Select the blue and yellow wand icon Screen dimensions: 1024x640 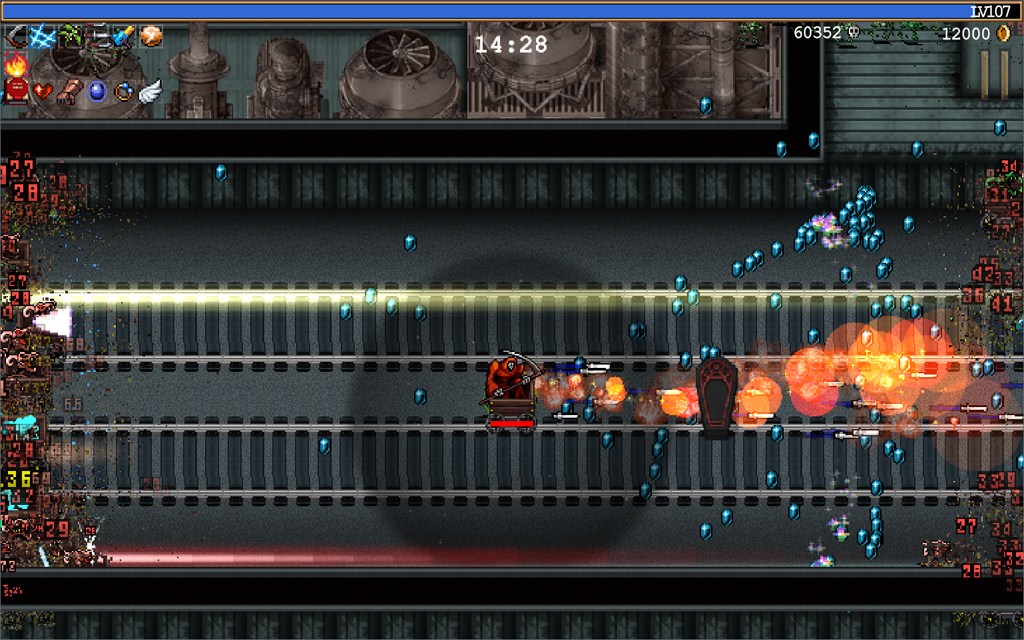(x=124, y=37)
